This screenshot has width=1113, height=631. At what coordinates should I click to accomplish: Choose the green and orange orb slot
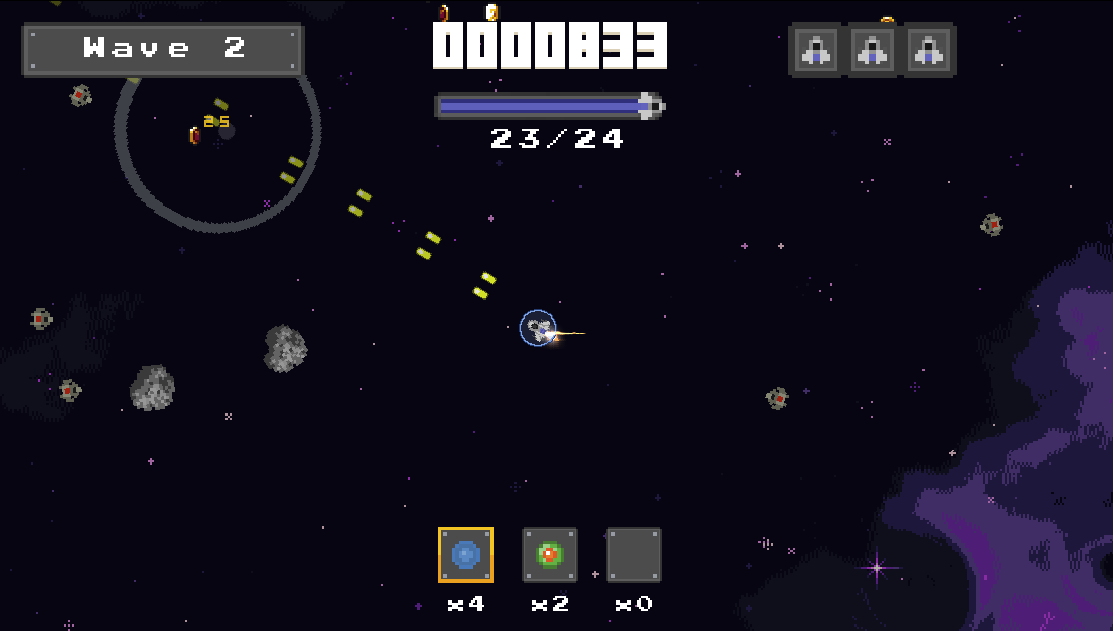[549, 555]
